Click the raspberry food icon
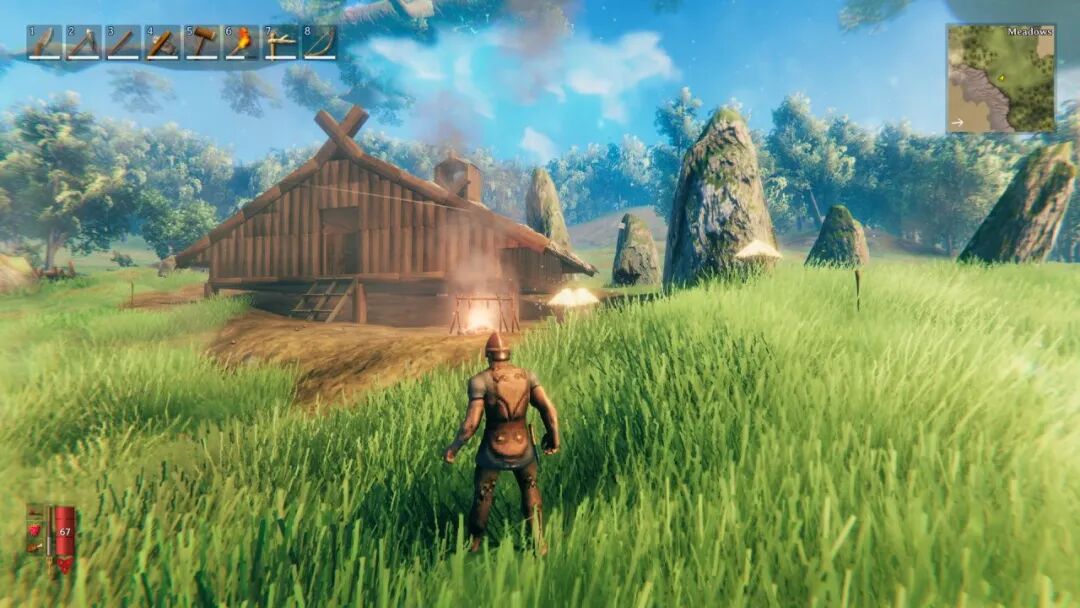The width and height of the screenshot is (1080, 608). click(35, 529)
